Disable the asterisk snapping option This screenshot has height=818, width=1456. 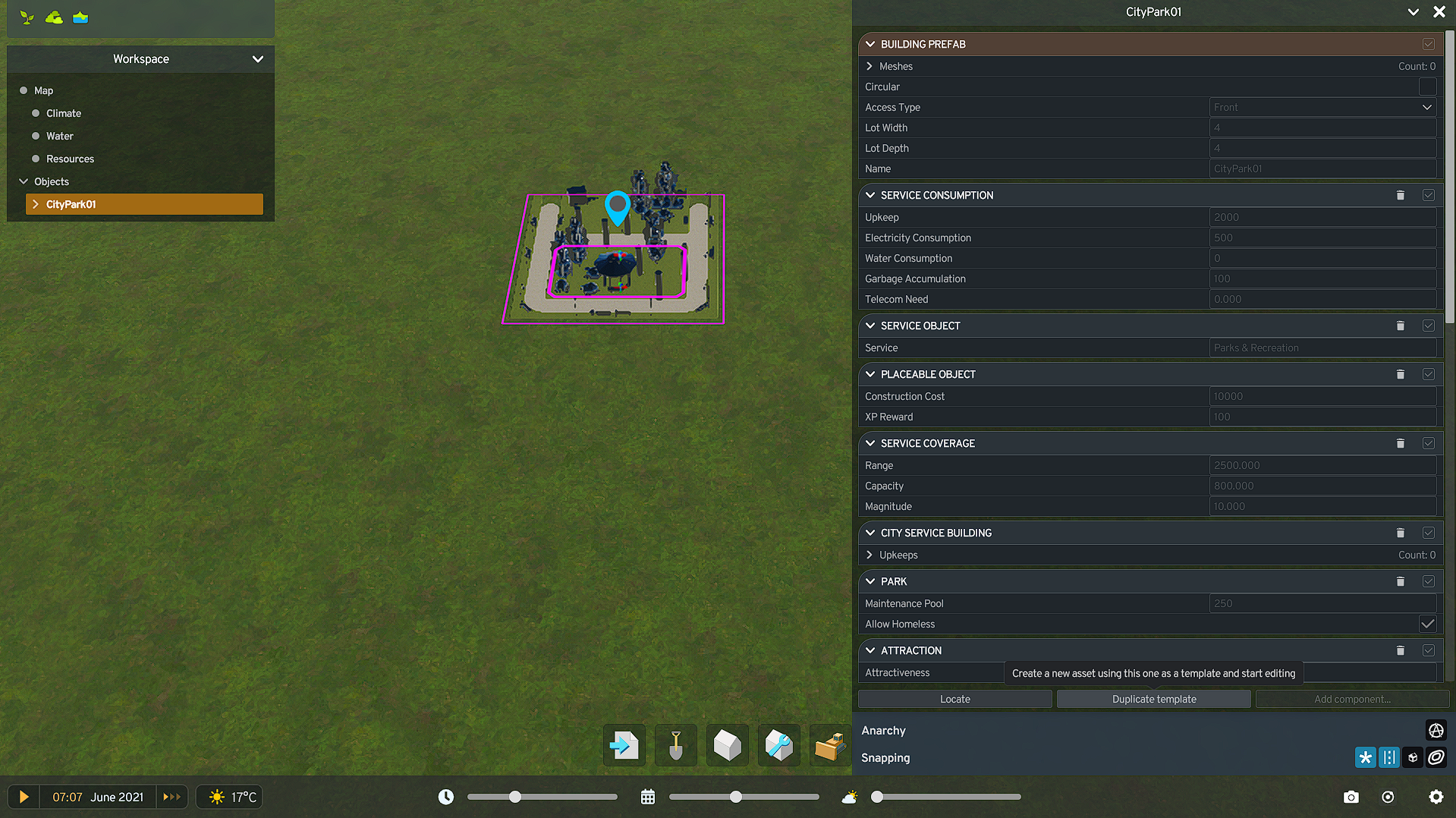click(x=1365, y=757)
